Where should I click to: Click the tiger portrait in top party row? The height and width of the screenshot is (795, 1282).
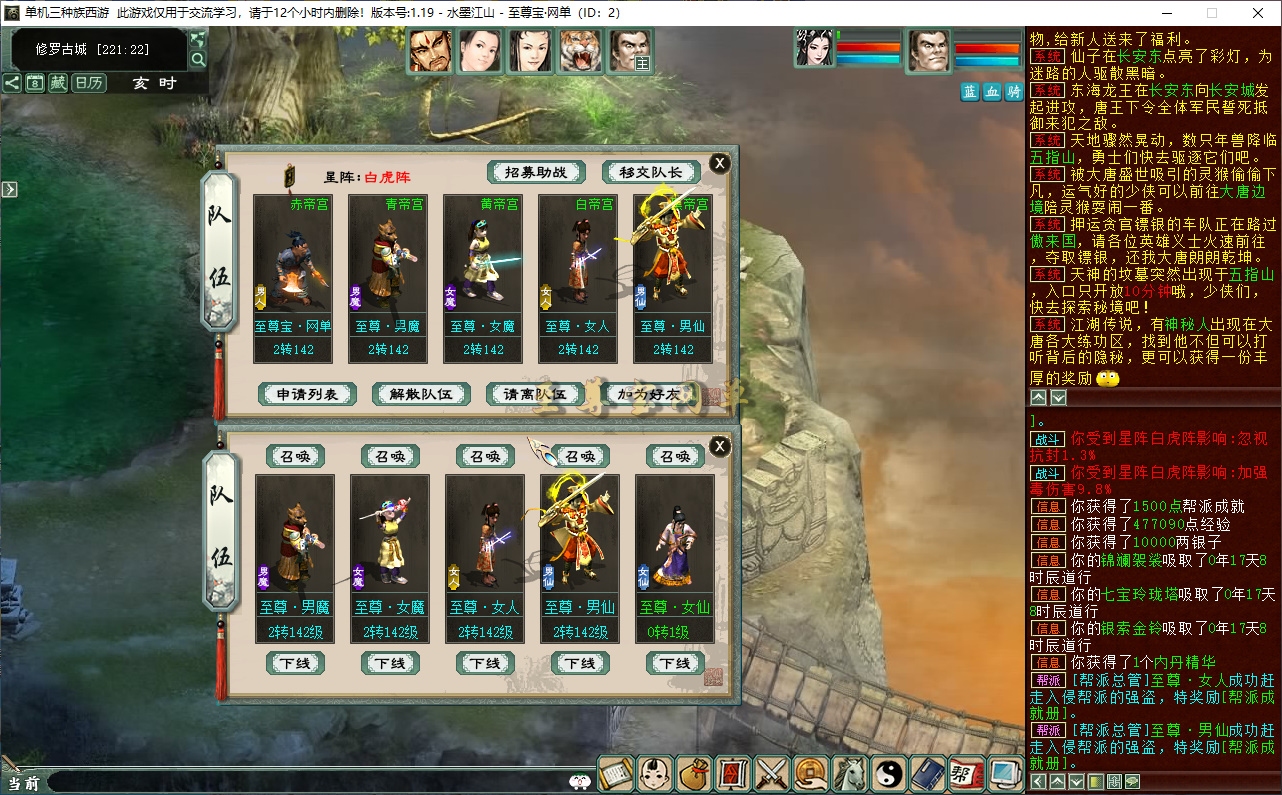pyautogui.click(x=581, y=51)
